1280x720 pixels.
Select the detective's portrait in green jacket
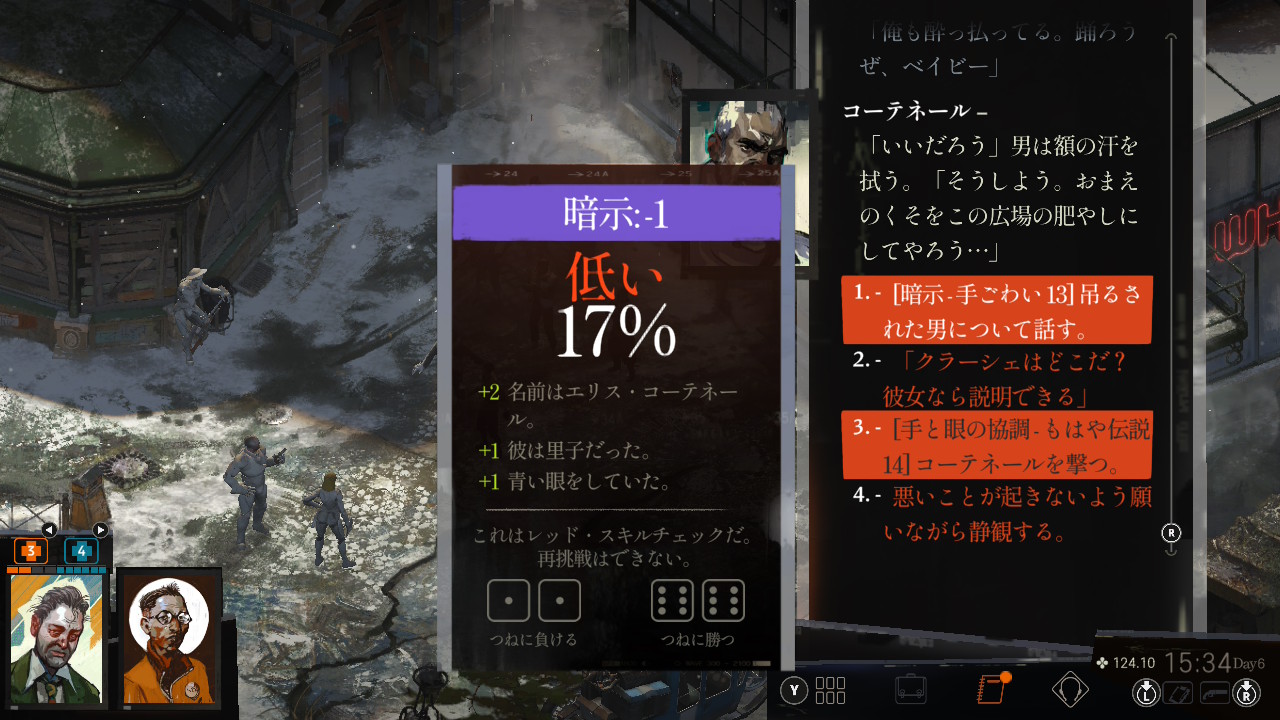pyautogui.click(x=56, y=638)
